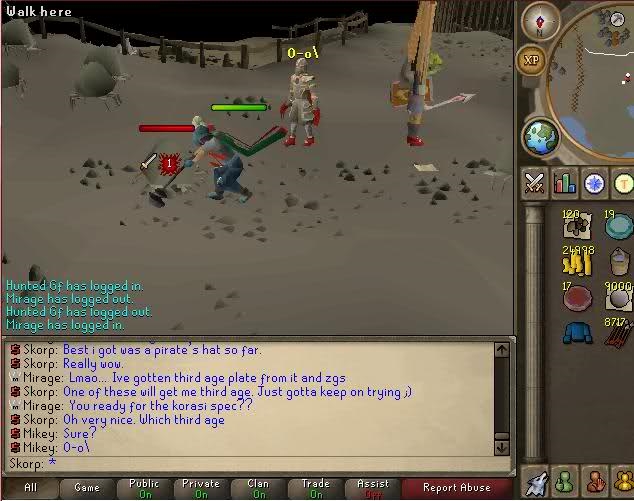Select the stack of 8717 arrows
This screenshot has height=501, width=634.
tap(620, 332)
